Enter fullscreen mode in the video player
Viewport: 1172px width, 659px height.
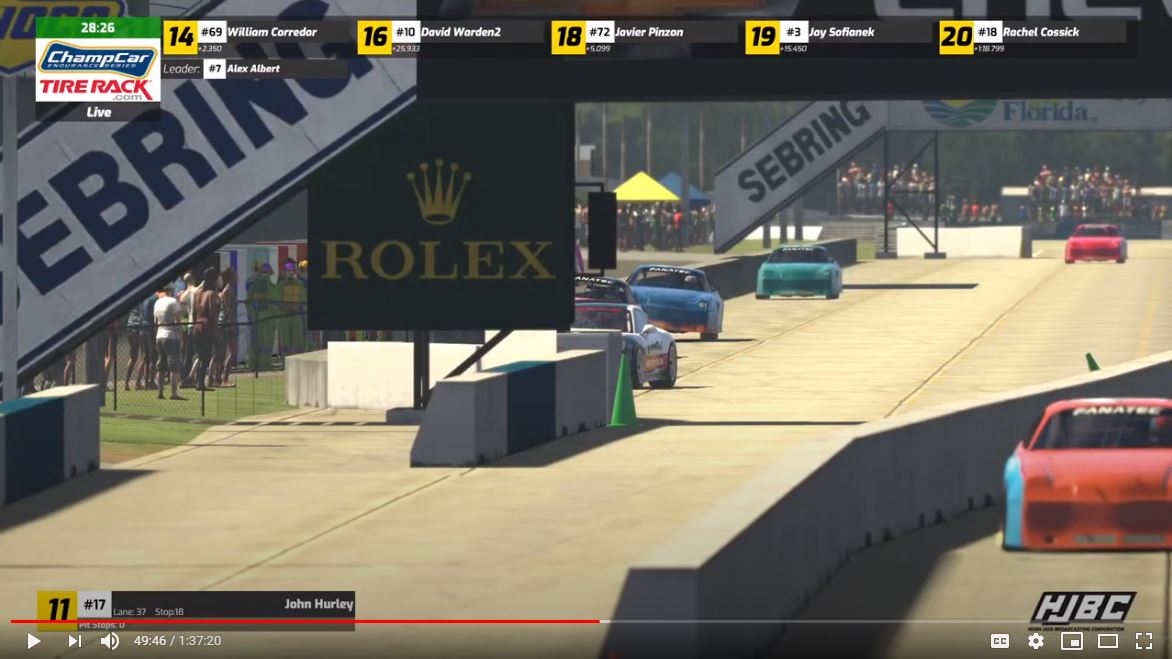pos(1143,641)
